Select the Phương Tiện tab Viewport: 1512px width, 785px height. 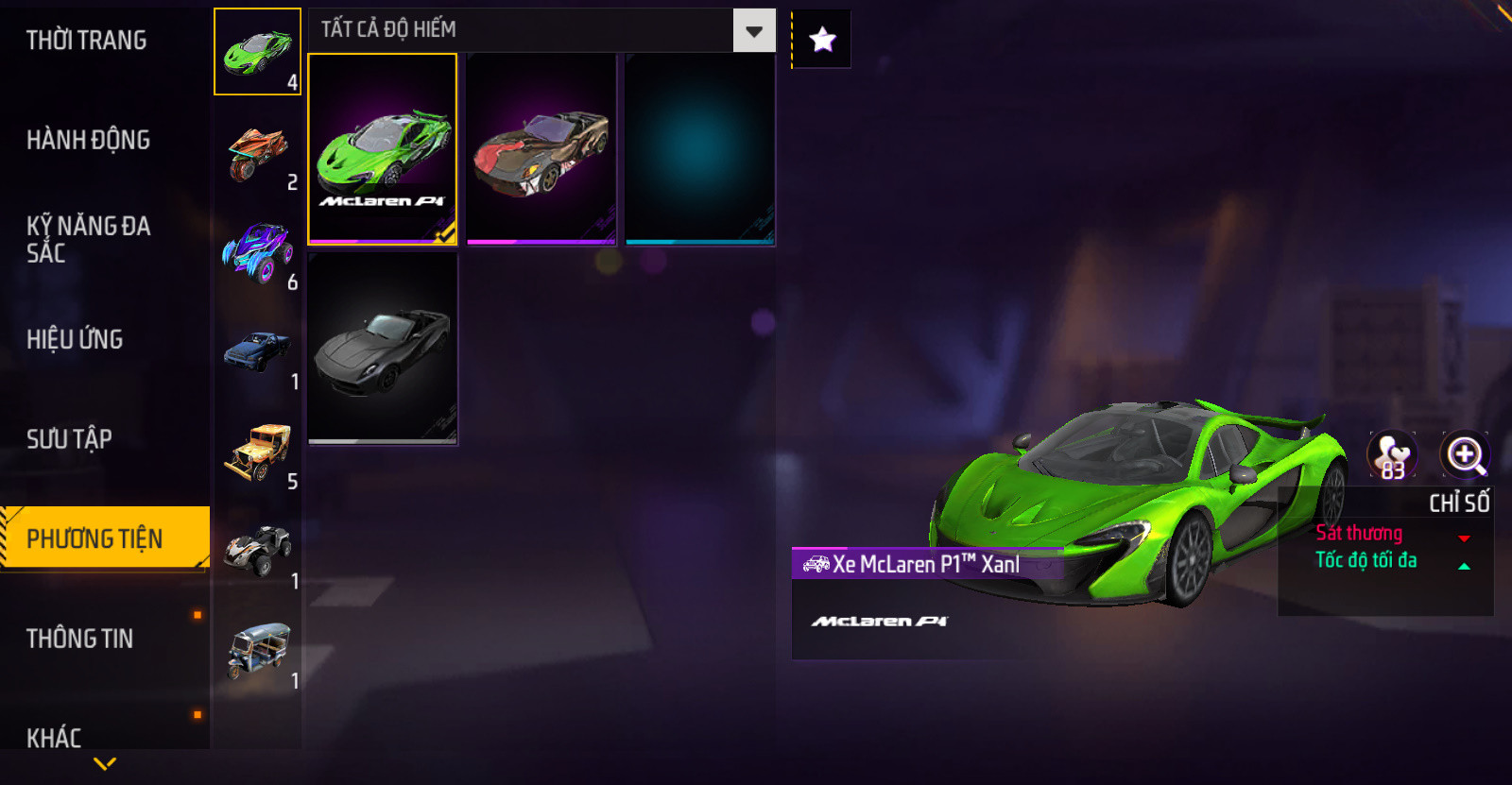click(95, 538)
